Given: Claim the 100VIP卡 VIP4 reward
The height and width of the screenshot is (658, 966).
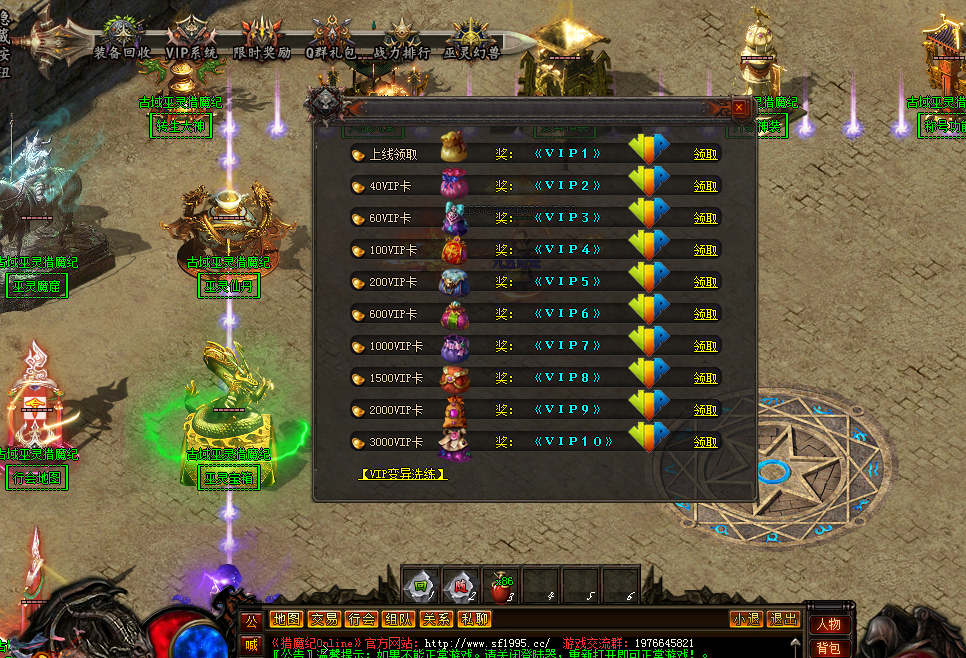Looking at the screenshot, I should (706, 250).
